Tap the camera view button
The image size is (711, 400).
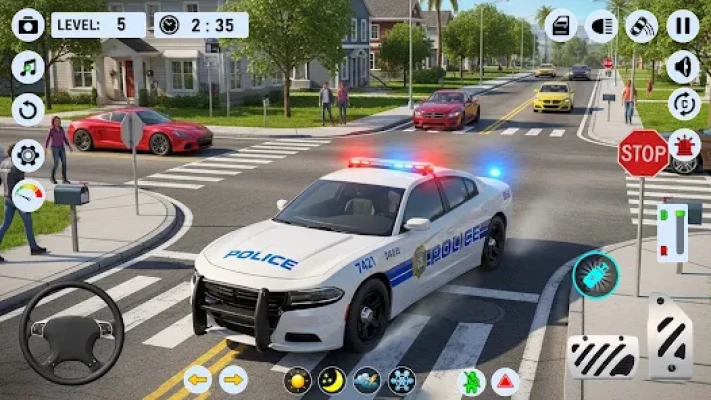click(28, 25)
